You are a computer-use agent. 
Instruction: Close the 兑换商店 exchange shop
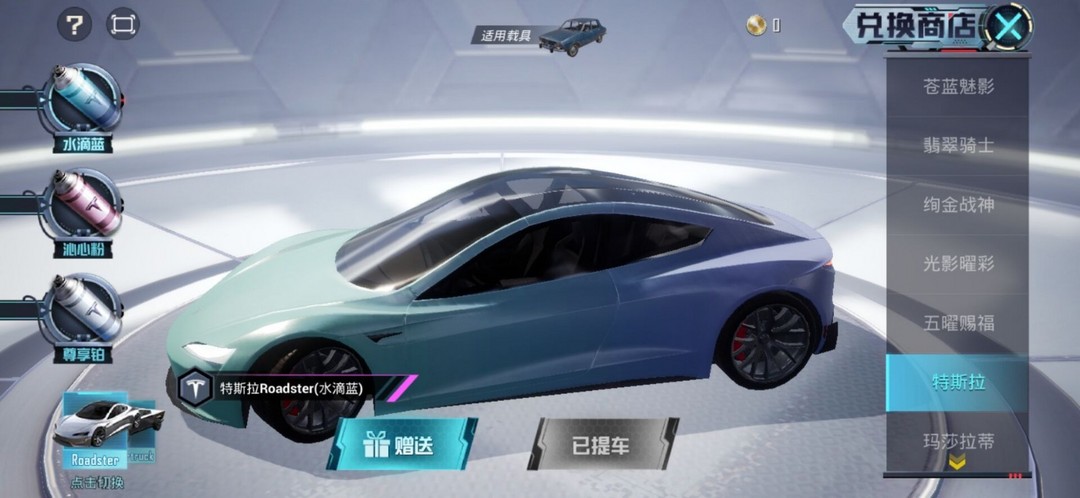click(1008, 26)
